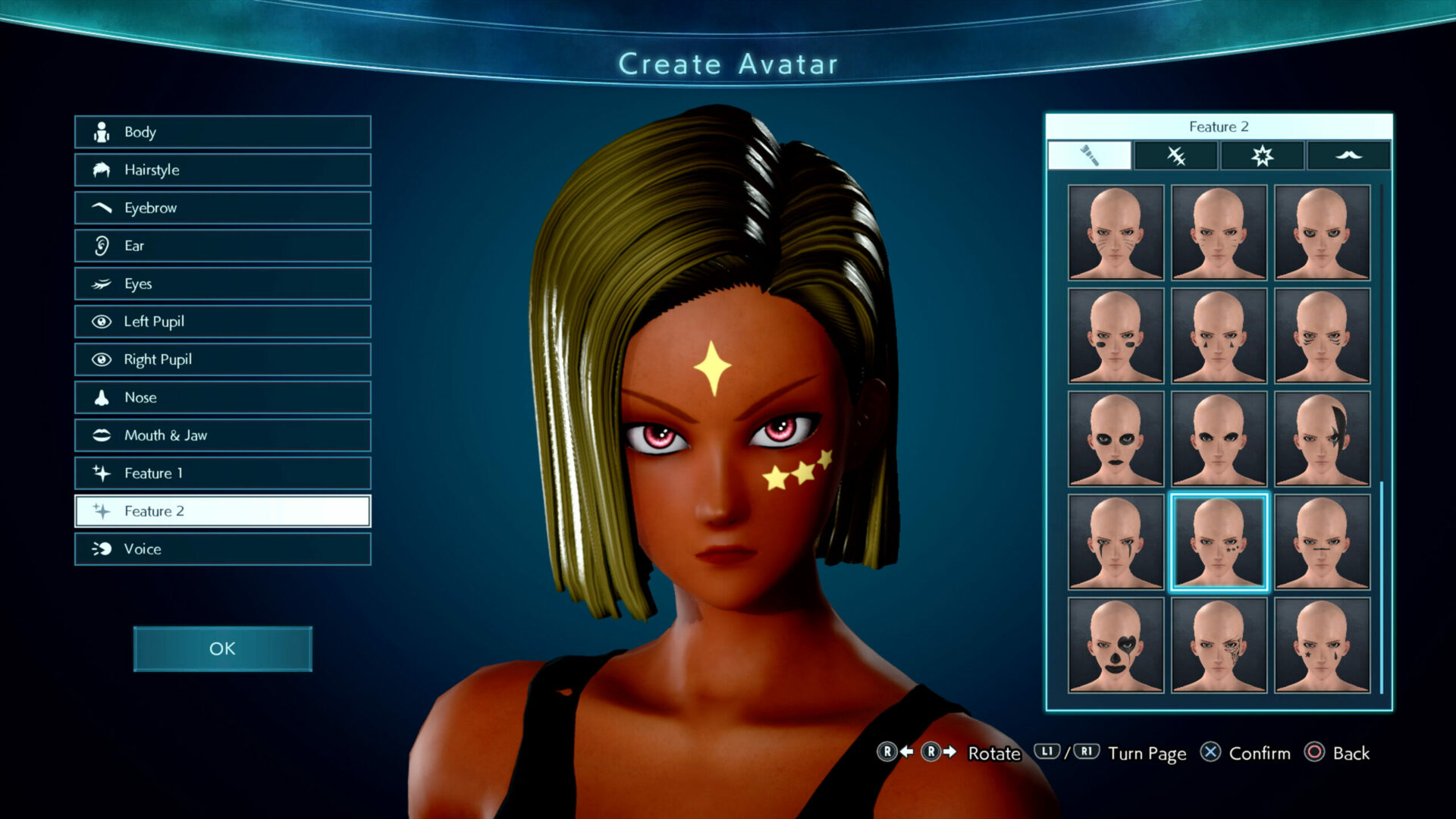The width and height of the screenshot is (1456, 819).
Task: Choose the blank face option top center
Action: point(1218,231)
